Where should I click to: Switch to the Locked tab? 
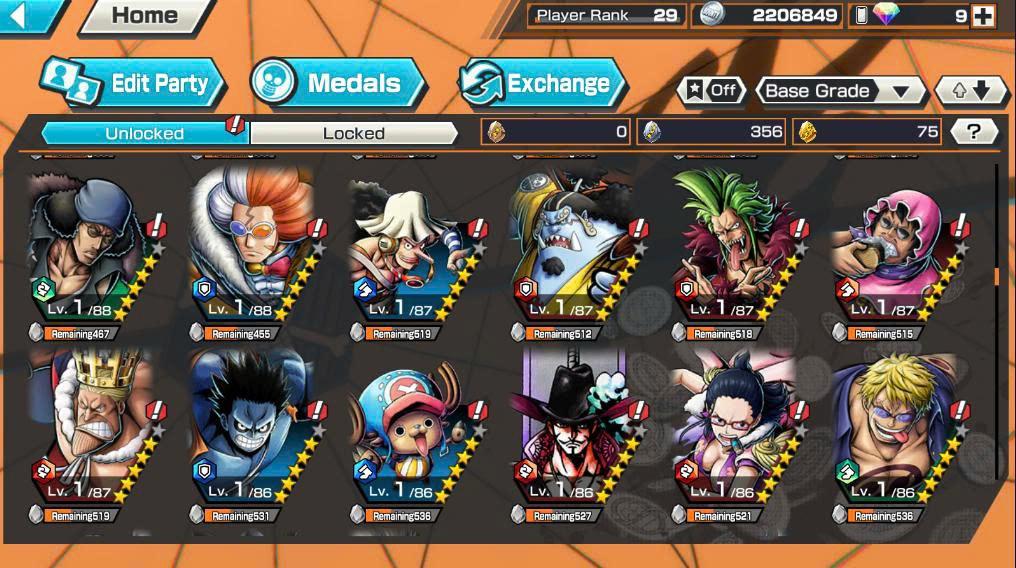pyautogui.click(x=353, y=133)
